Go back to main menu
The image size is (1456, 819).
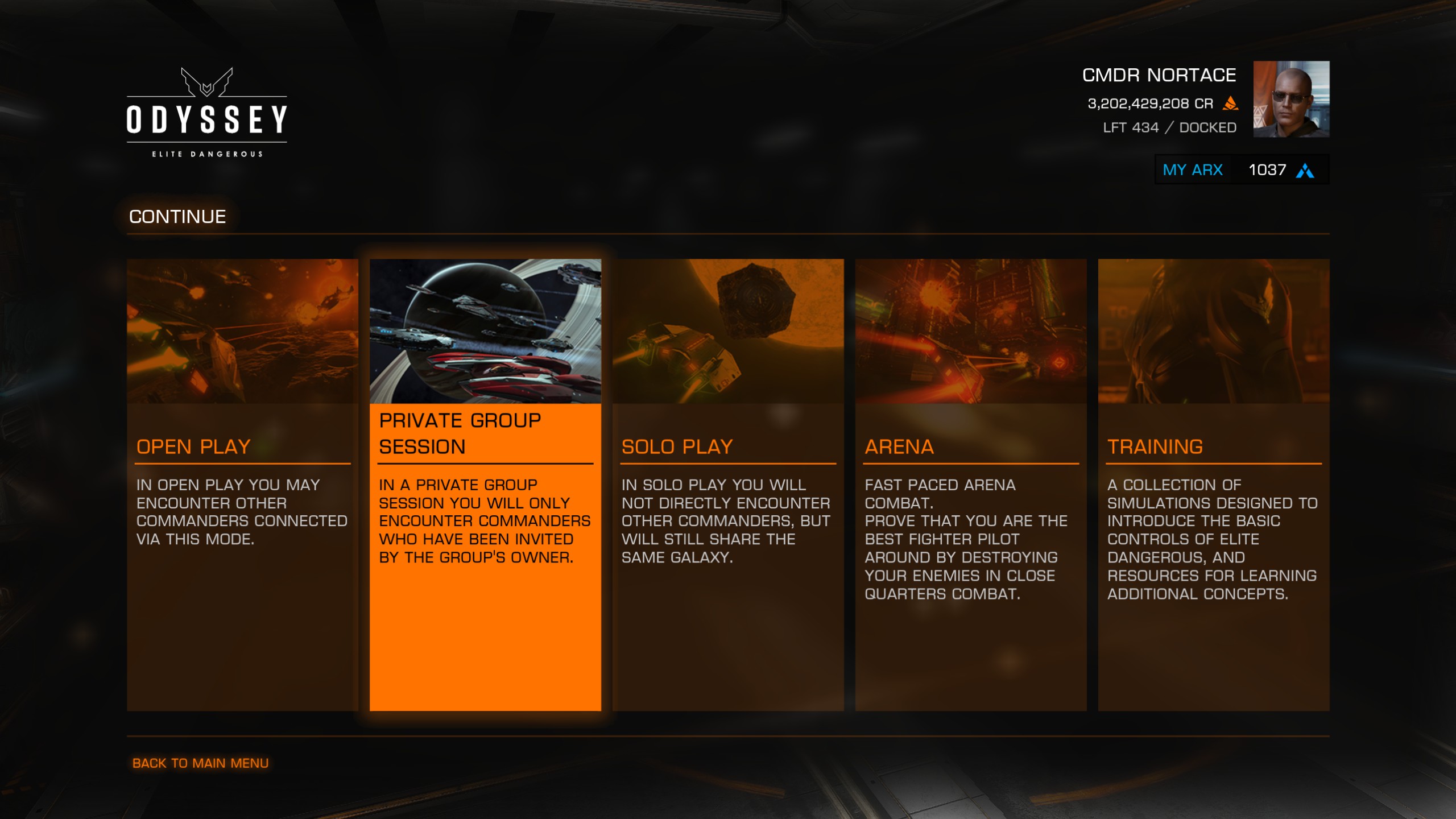click(x=200, y=763)
